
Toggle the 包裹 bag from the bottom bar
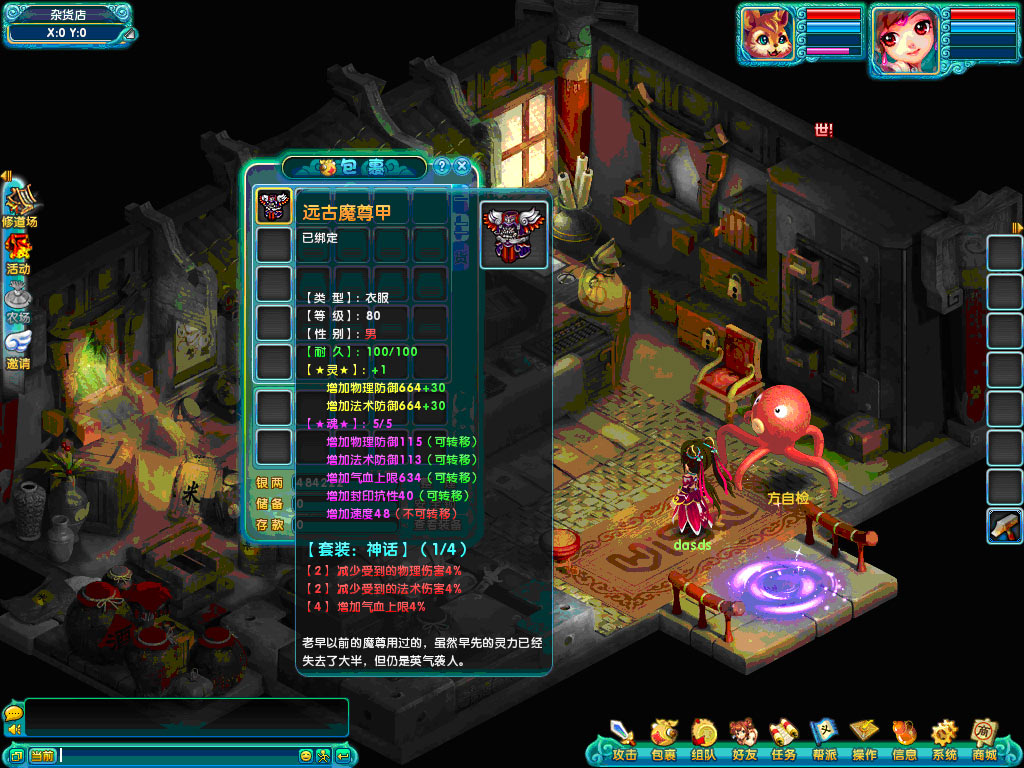click(x=663, y=738)
